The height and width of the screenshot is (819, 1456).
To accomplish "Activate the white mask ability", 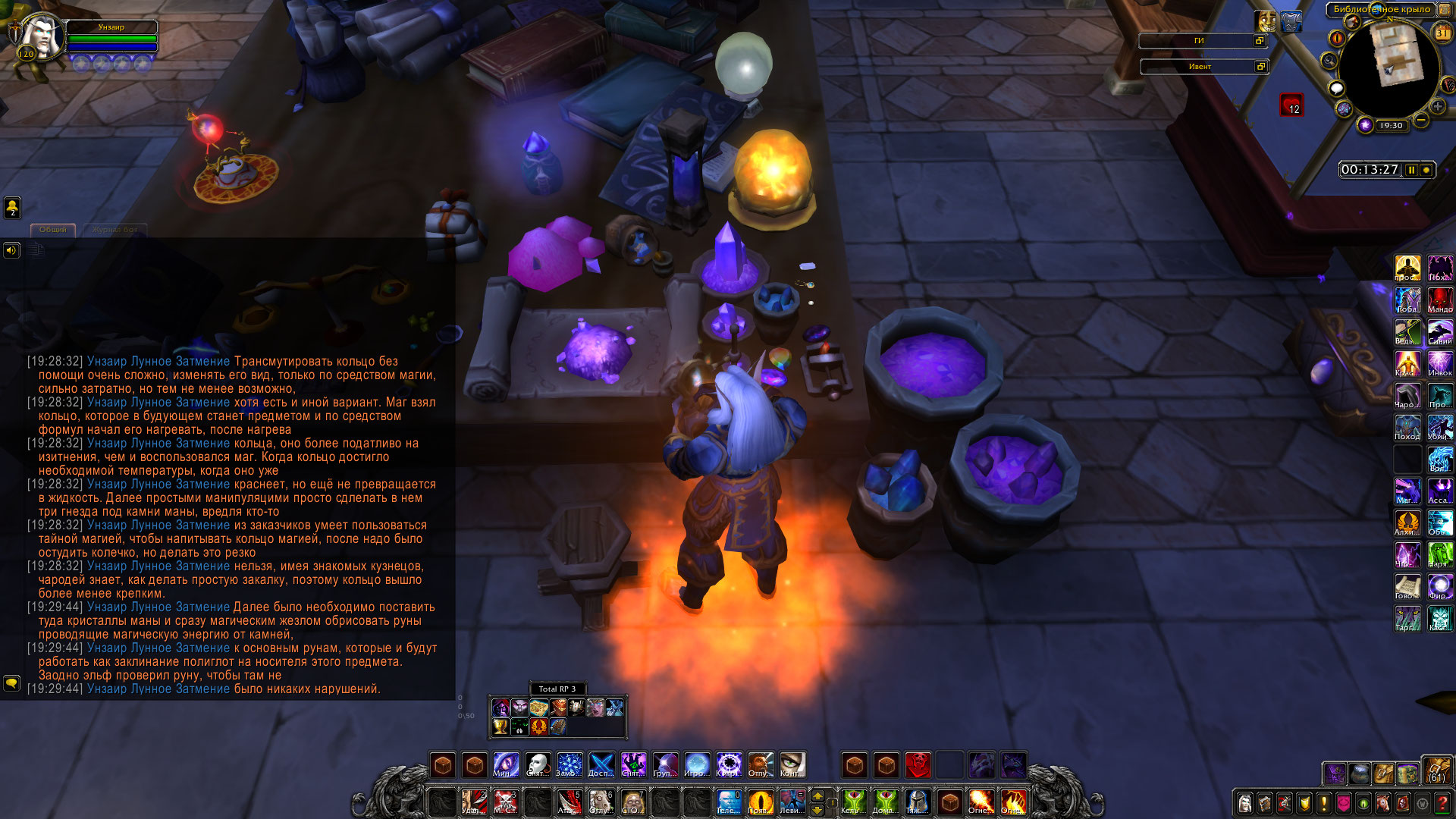I will point(538,764).
